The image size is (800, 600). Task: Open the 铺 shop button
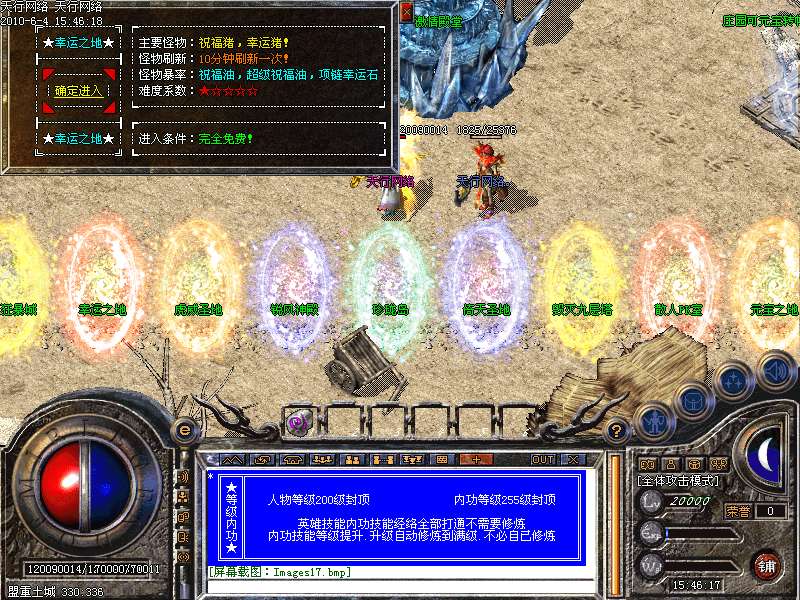pos(766,564)
